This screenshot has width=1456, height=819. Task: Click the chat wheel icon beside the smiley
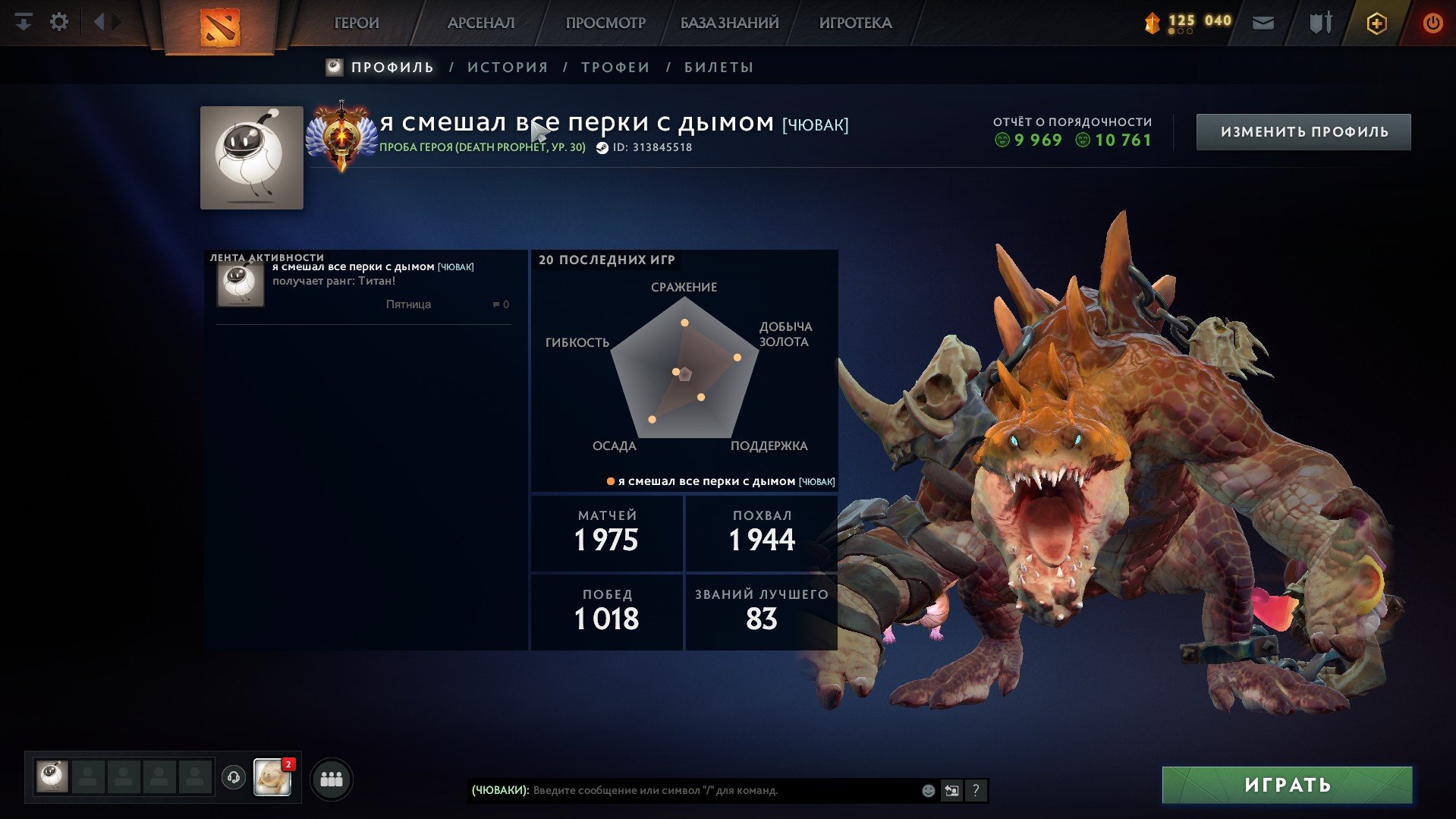click(951, 790)
